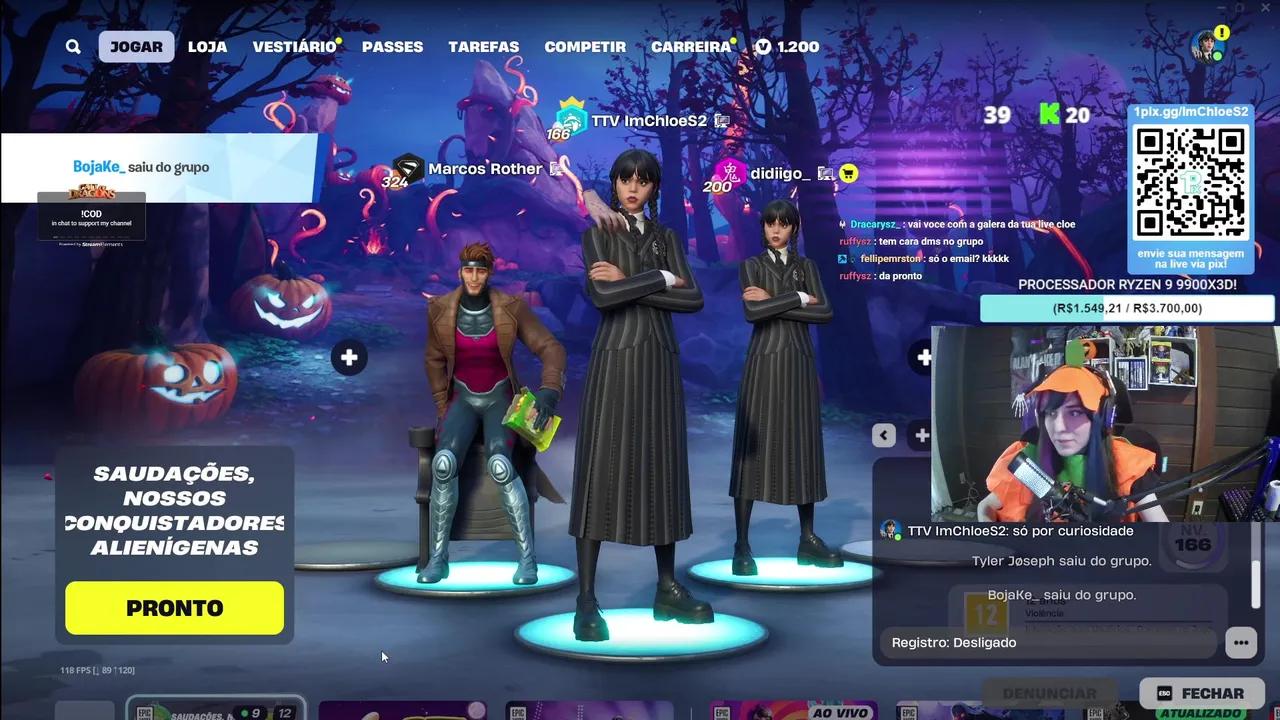The image size is (1280, 720).
Task: Click the plus icon to invite a party member
Action: 349,357
